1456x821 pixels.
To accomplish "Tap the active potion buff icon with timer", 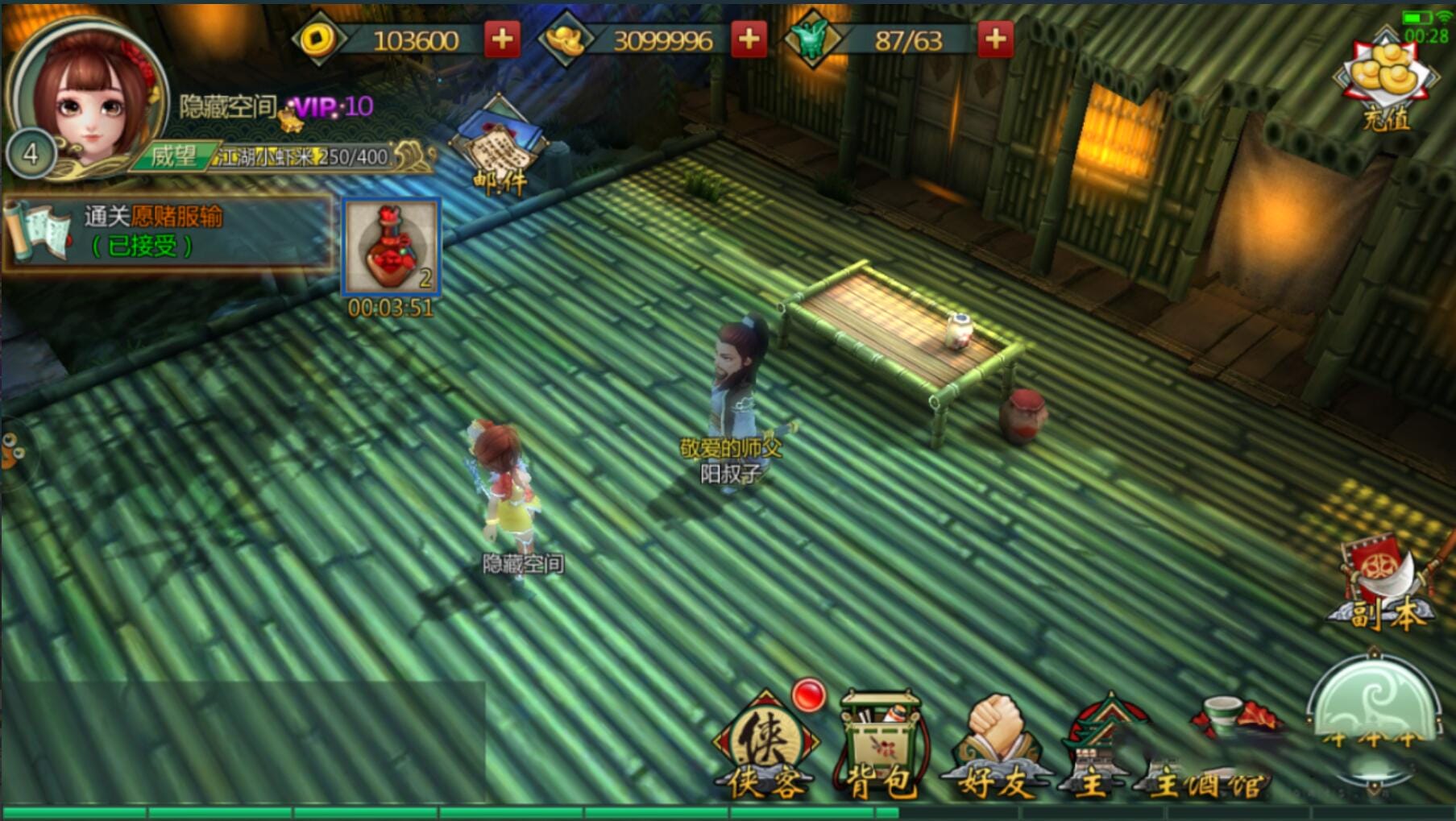I will tap(392, 246).
